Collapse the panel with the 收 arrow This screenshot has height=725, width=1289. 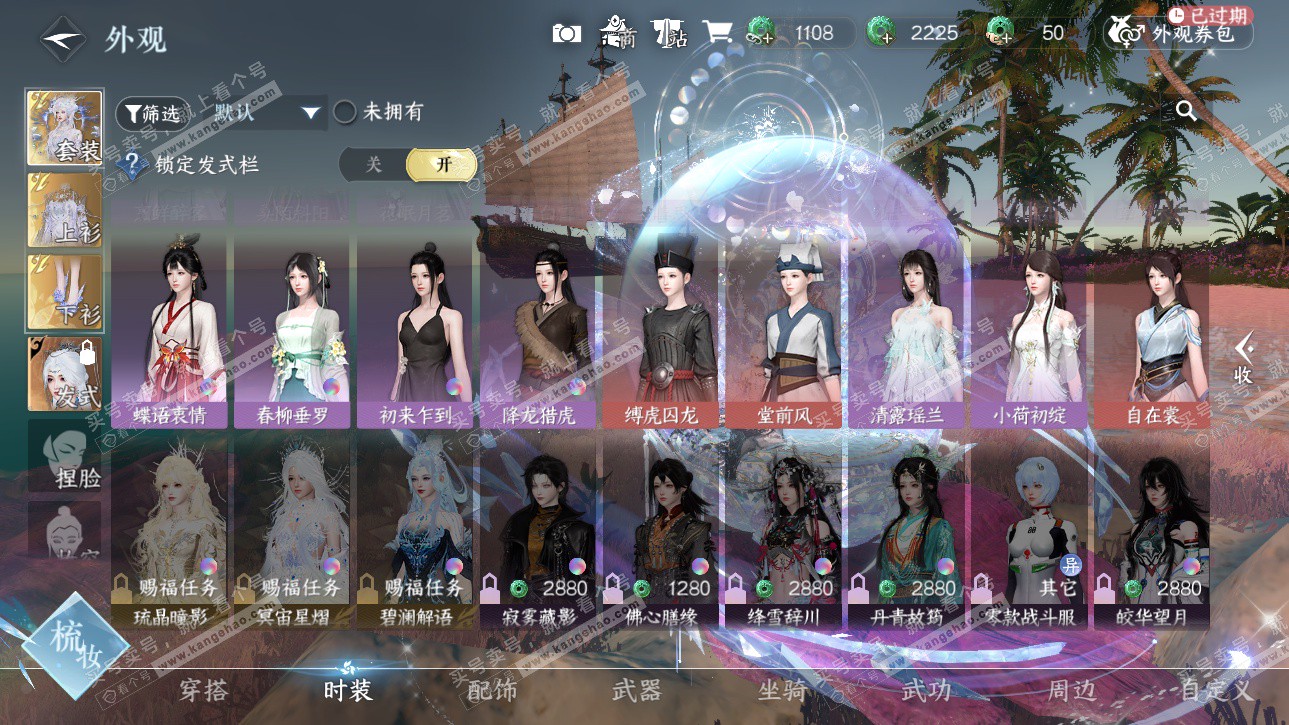click(1243, 358)
